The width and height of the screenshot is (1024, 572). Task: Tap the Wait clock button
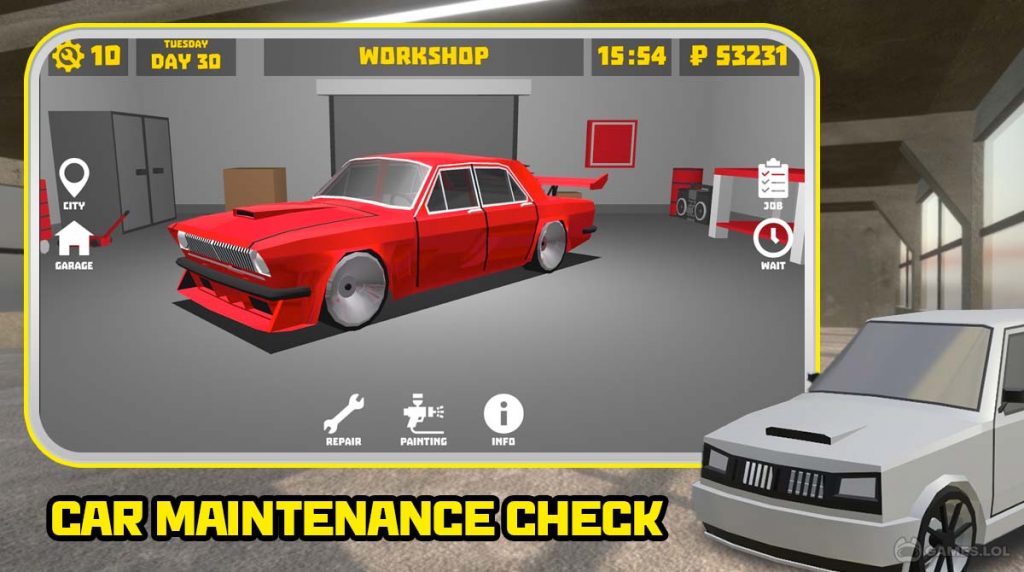pyautogui.click(x=772, y=240)
